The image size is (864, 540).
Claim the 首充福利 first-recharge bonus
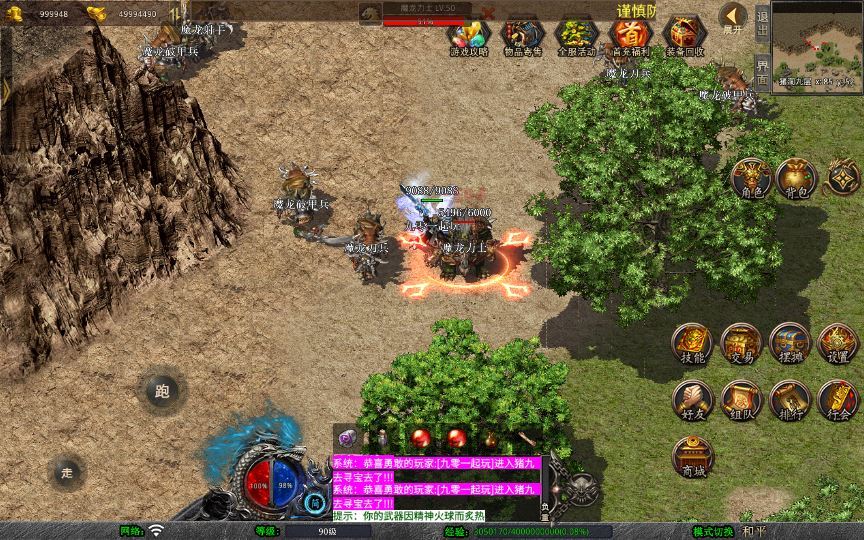click(630, 36)
